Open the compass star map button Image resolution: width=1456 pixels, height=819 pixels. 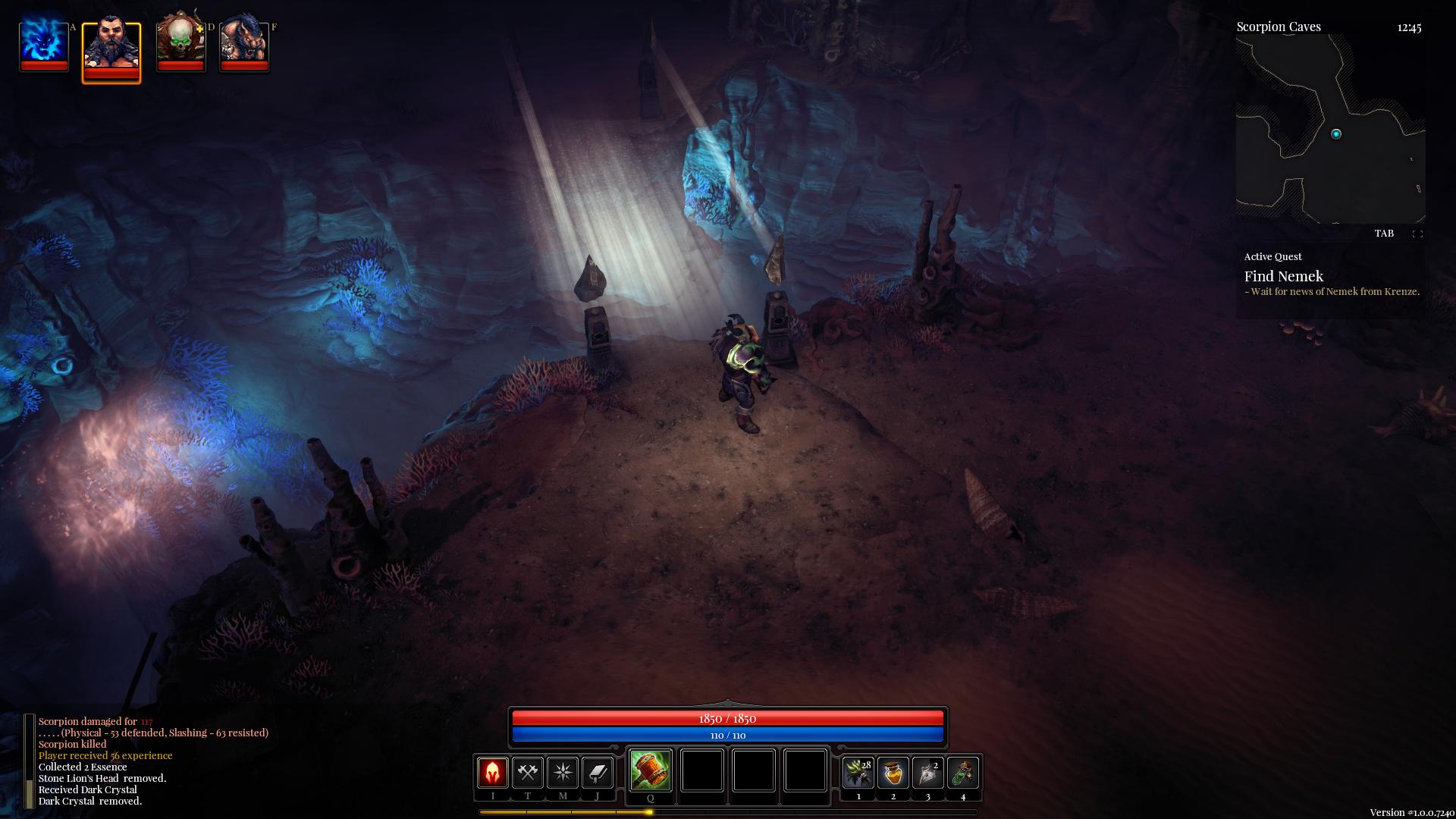(x=563, y=773)
